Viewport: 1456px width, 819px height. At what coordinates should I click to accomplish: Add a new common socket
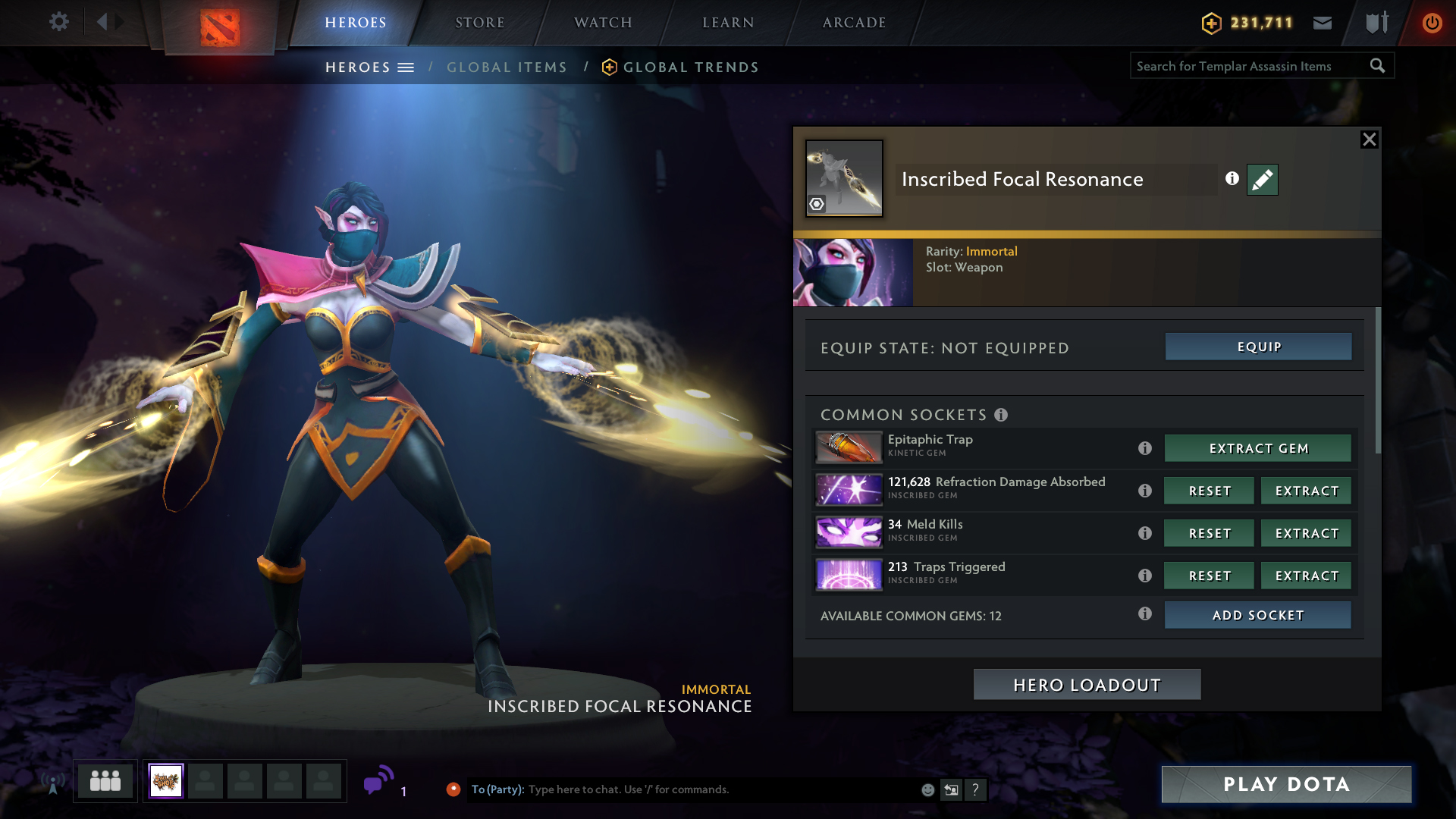[1257, 615]
